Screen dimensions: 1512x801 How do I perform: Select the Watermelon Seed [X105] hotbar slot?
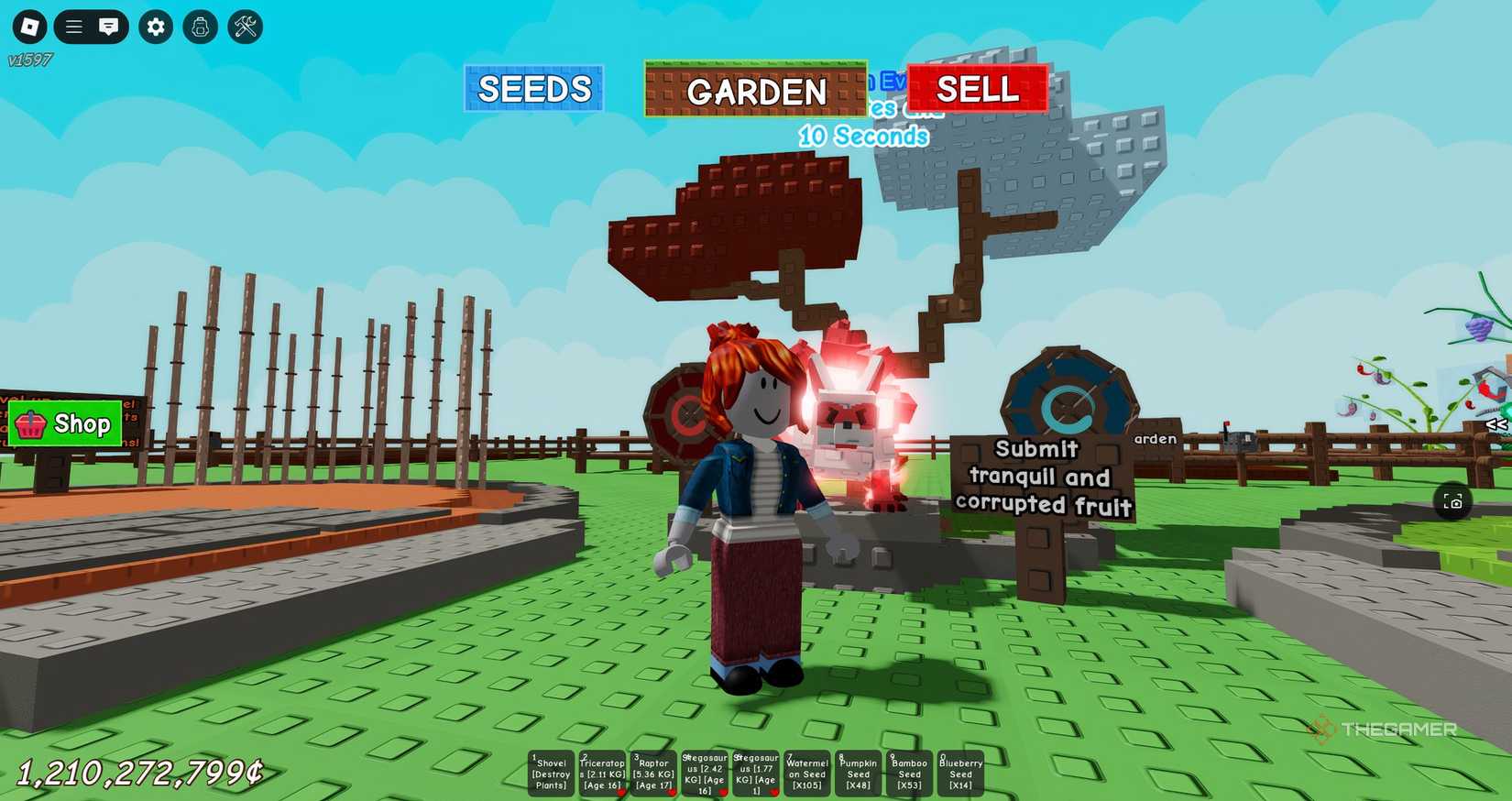[805, 773]
